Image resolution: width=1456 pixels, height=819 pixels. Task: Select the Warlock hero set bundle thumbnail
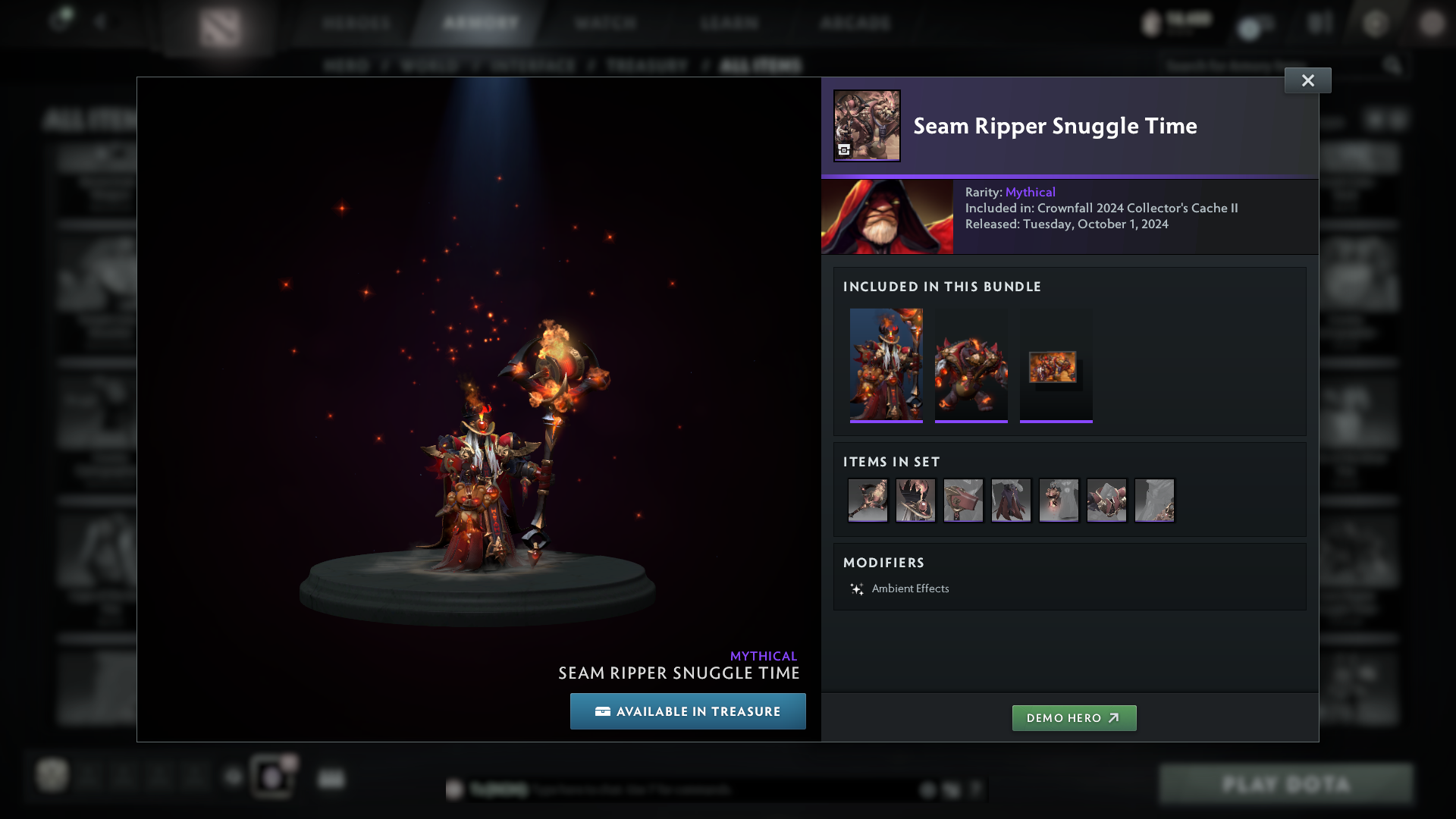pyautogui.click(x=886, y=365)
